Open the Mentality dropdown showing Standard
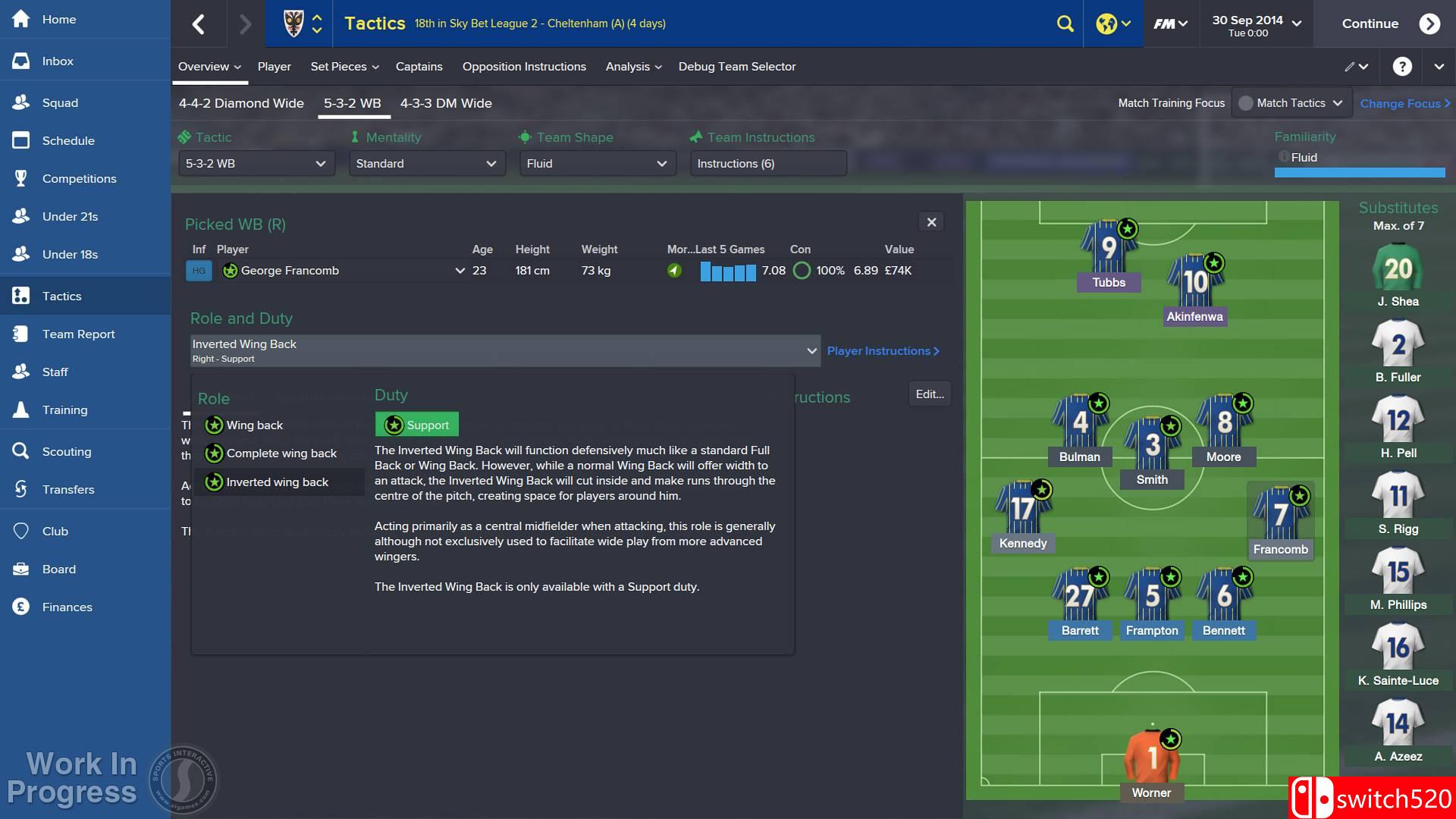This screenshot has height=819, width=1456. coord(426,163)
